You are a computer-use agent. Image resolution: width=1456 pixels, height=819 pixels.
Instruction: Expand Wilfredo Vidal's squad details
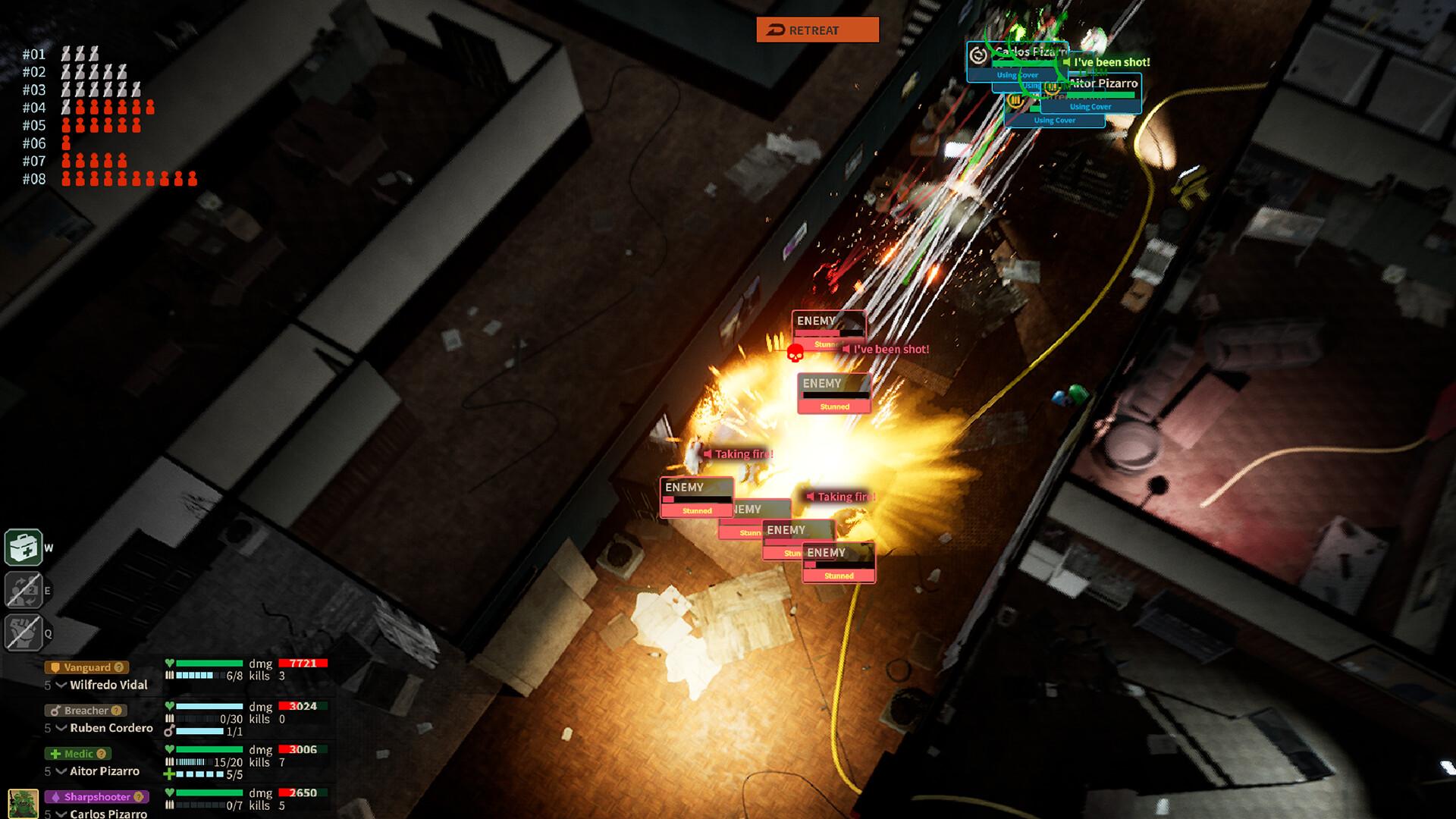[61, 685]
